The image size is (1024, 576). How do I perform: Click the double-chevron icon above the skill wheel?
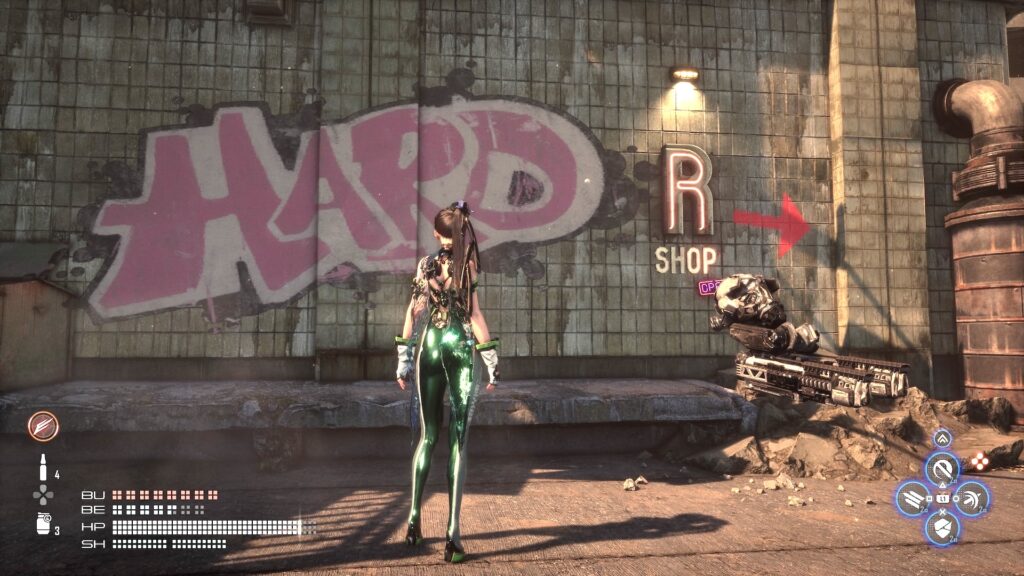[x=941, y=438]
